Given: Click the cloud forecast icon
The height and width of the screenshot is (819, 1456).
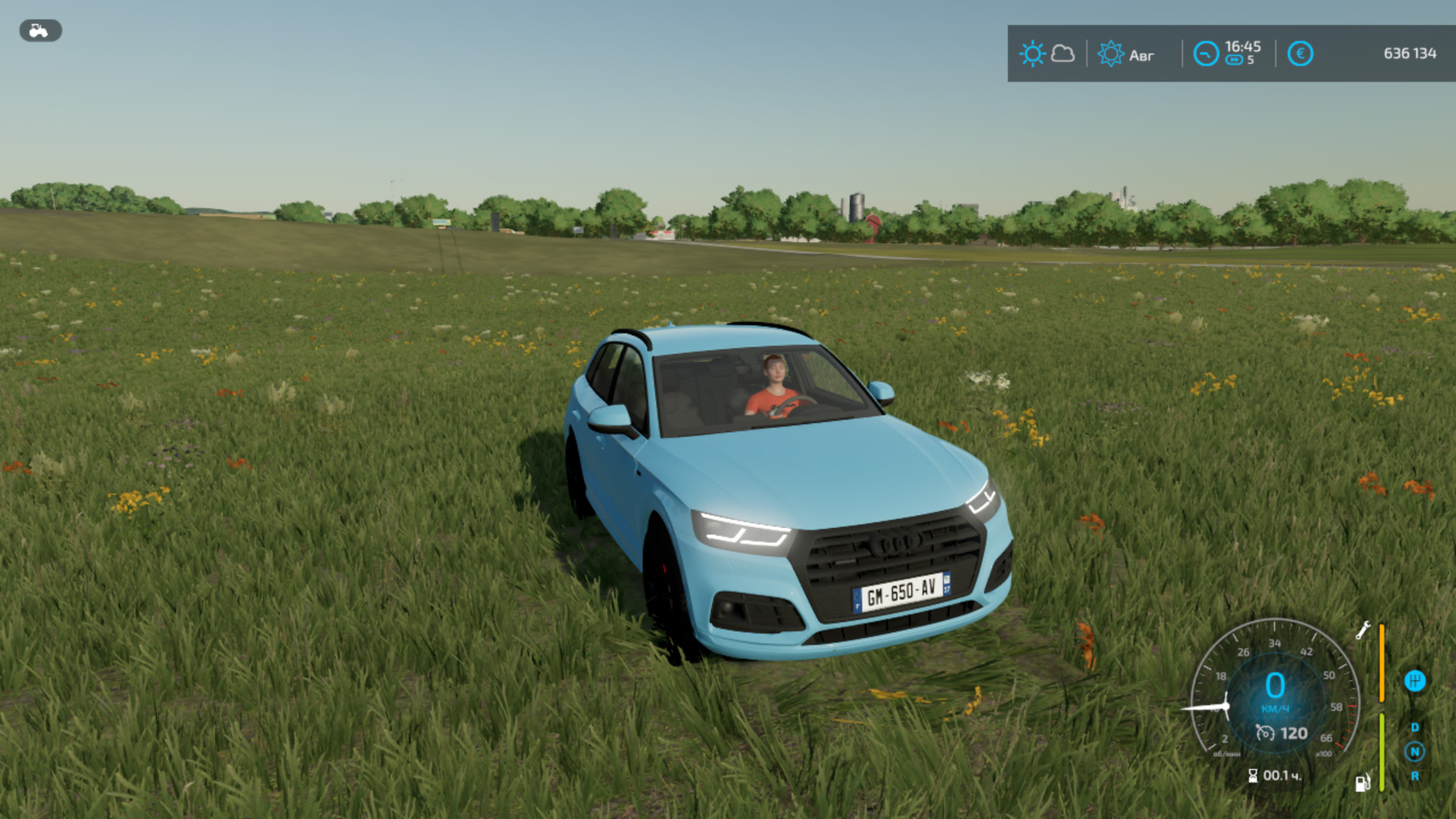Looking at the screenshot, I should (x=1063, y=54).
